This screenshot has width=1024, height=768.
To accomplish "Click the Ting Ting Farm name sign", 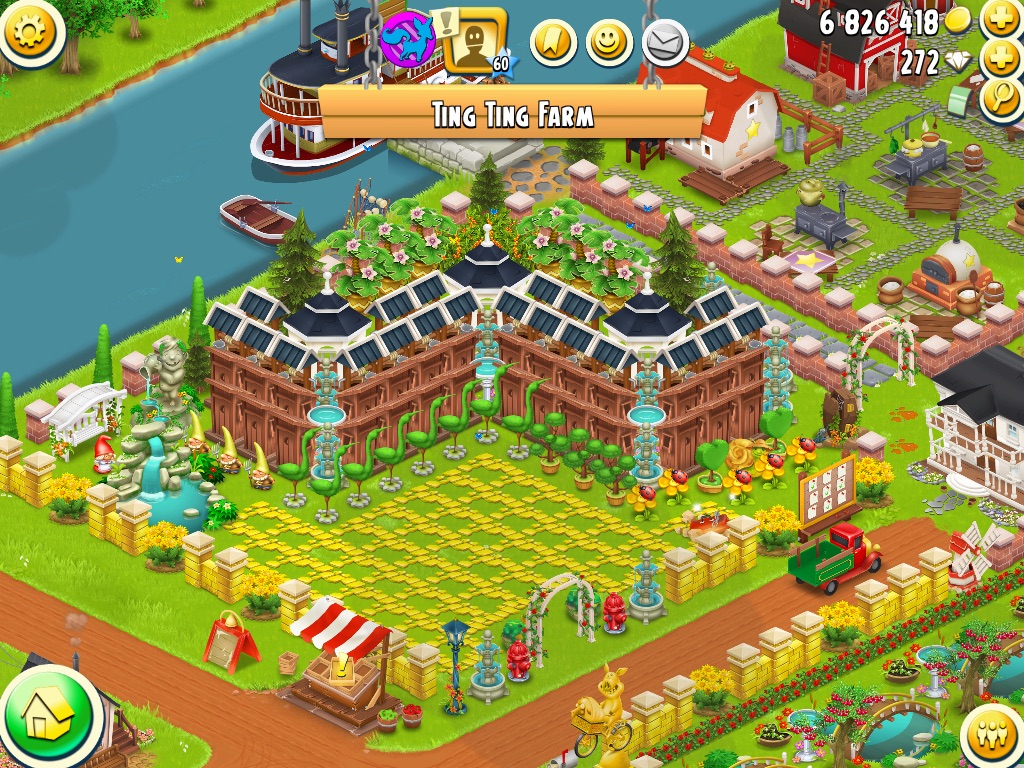I will coord(513,113).
